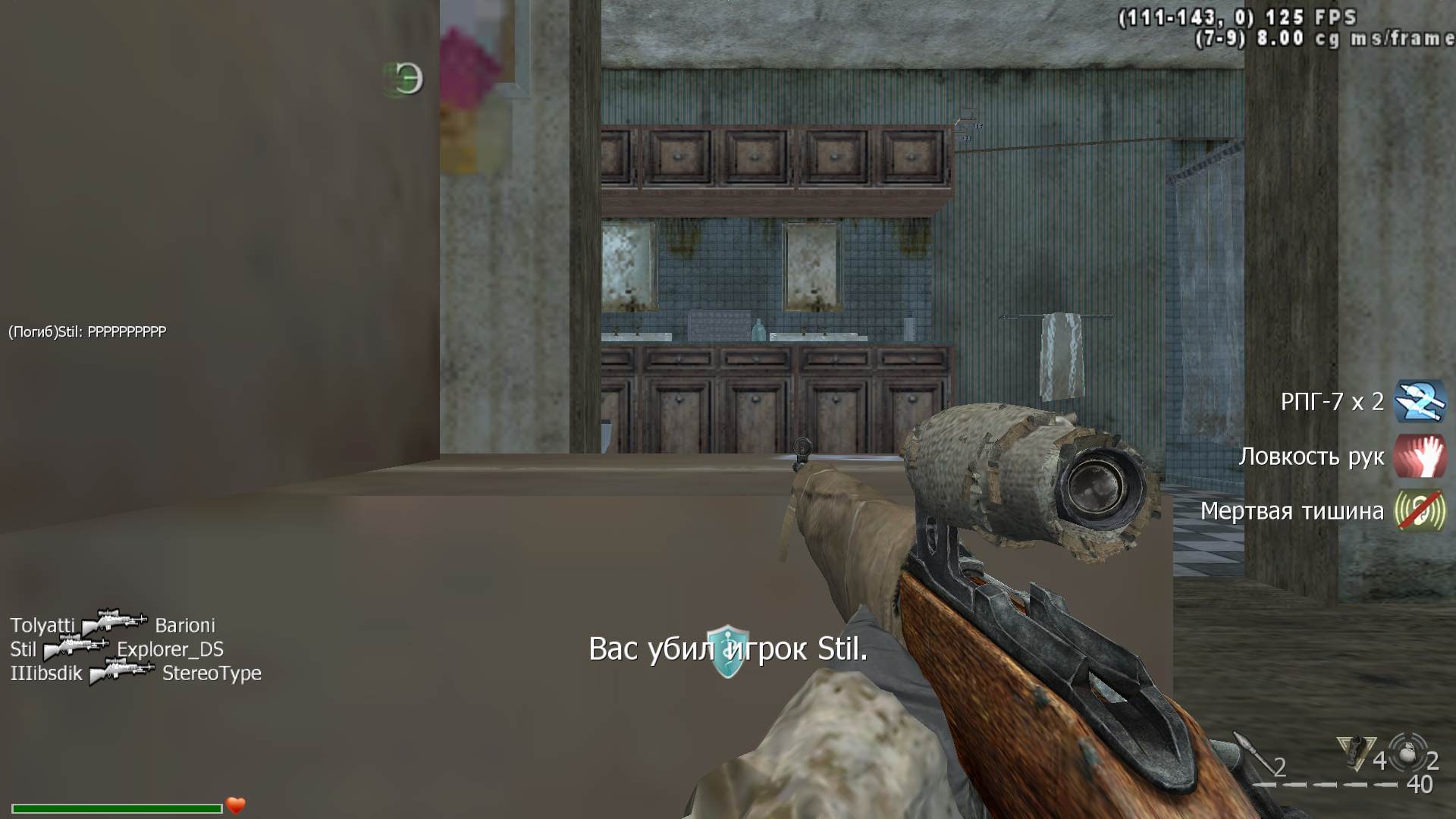Select the Stil killed Explorer_DS feed row
Viewport: 1456px width, 819px height.
[x=117, y=649]
